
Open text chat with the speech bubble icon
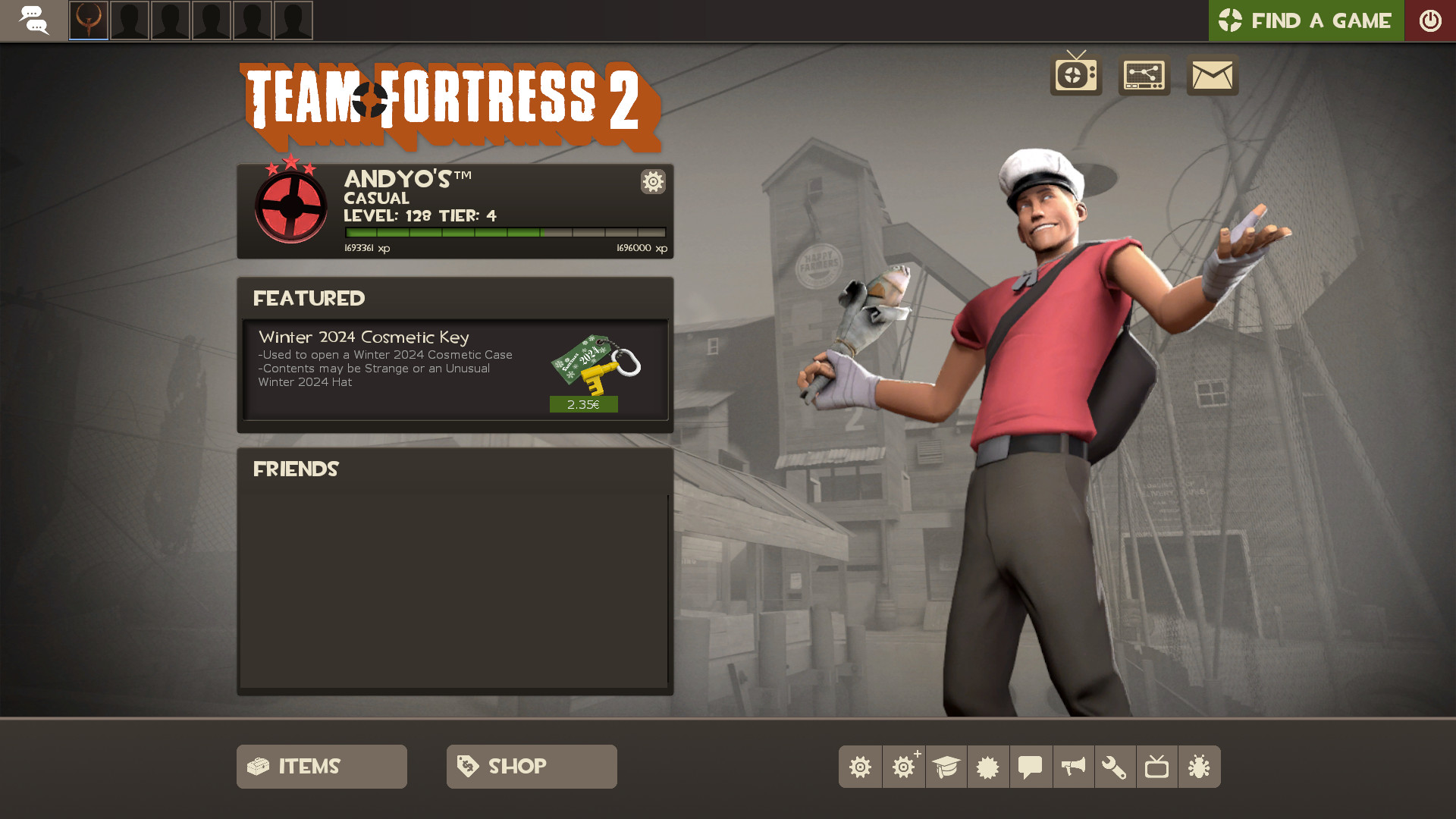pyautogui.click(x=1031, y=767)
